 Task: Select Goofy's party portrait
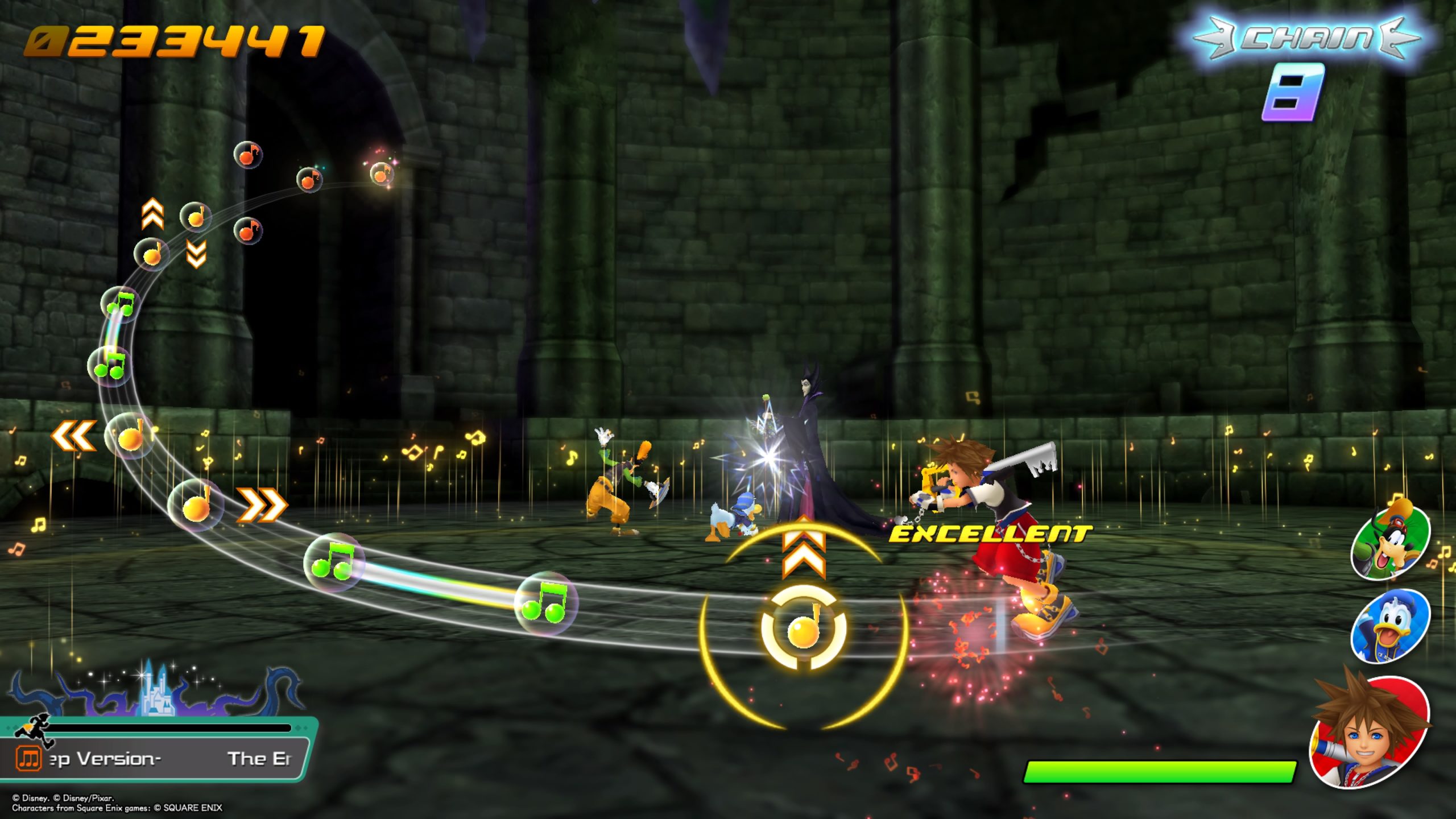pyautogui.click(x=1390, y=542)
